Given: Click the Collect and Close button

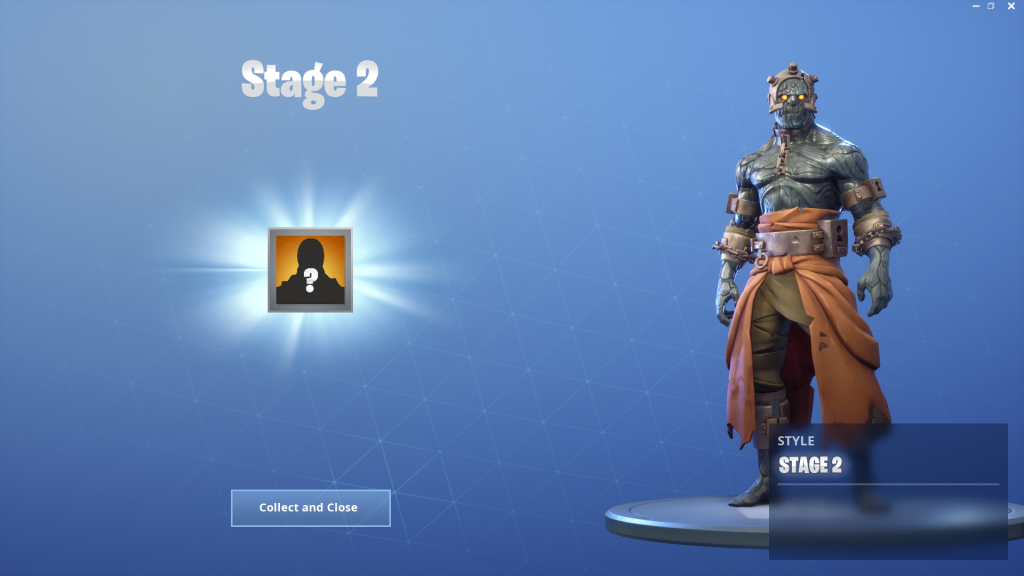Looking at the screenshot, I should tap(310, 508).
